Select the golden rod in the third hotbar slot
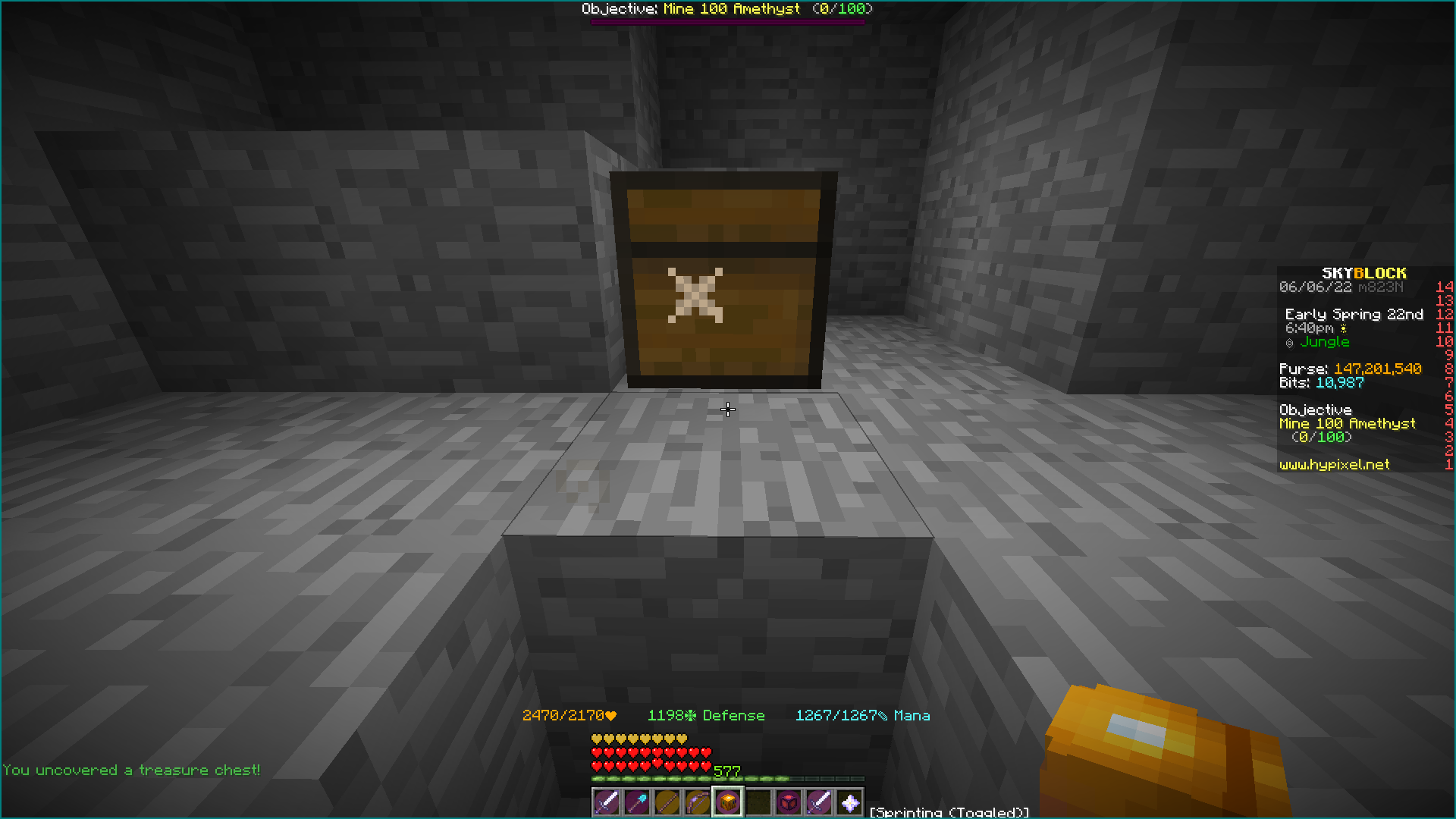This screenshot has height=819, width=1456. [667, 802]
